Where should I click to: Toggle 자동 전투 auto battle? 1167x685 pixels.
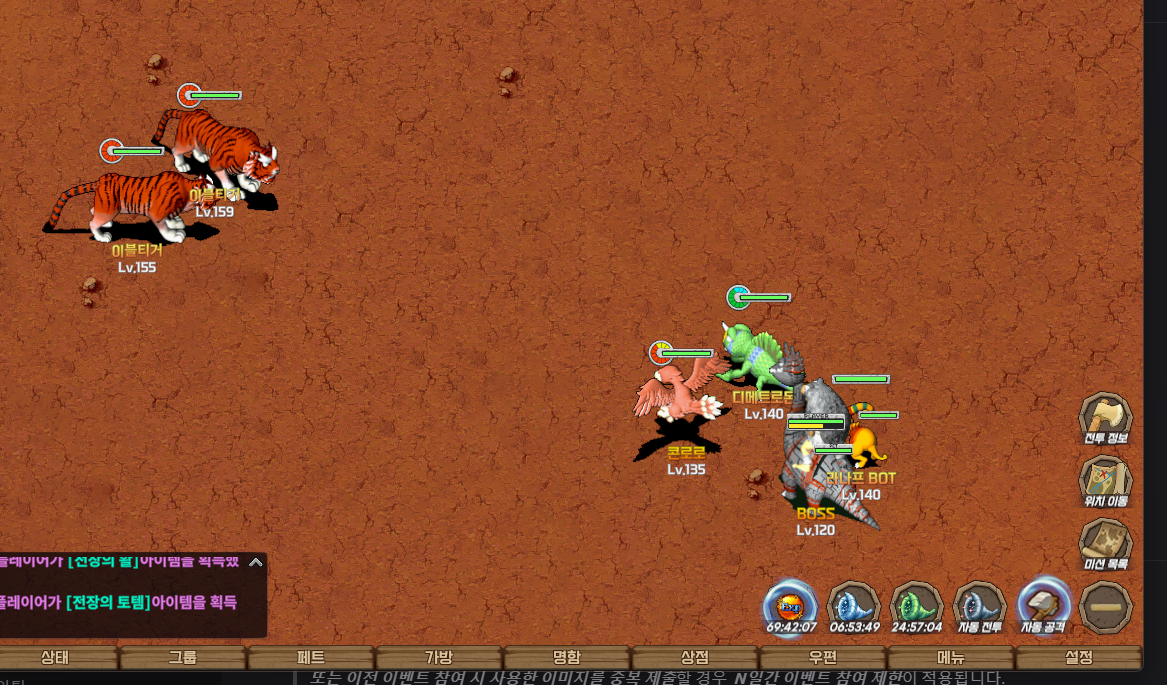click(980, 606)
